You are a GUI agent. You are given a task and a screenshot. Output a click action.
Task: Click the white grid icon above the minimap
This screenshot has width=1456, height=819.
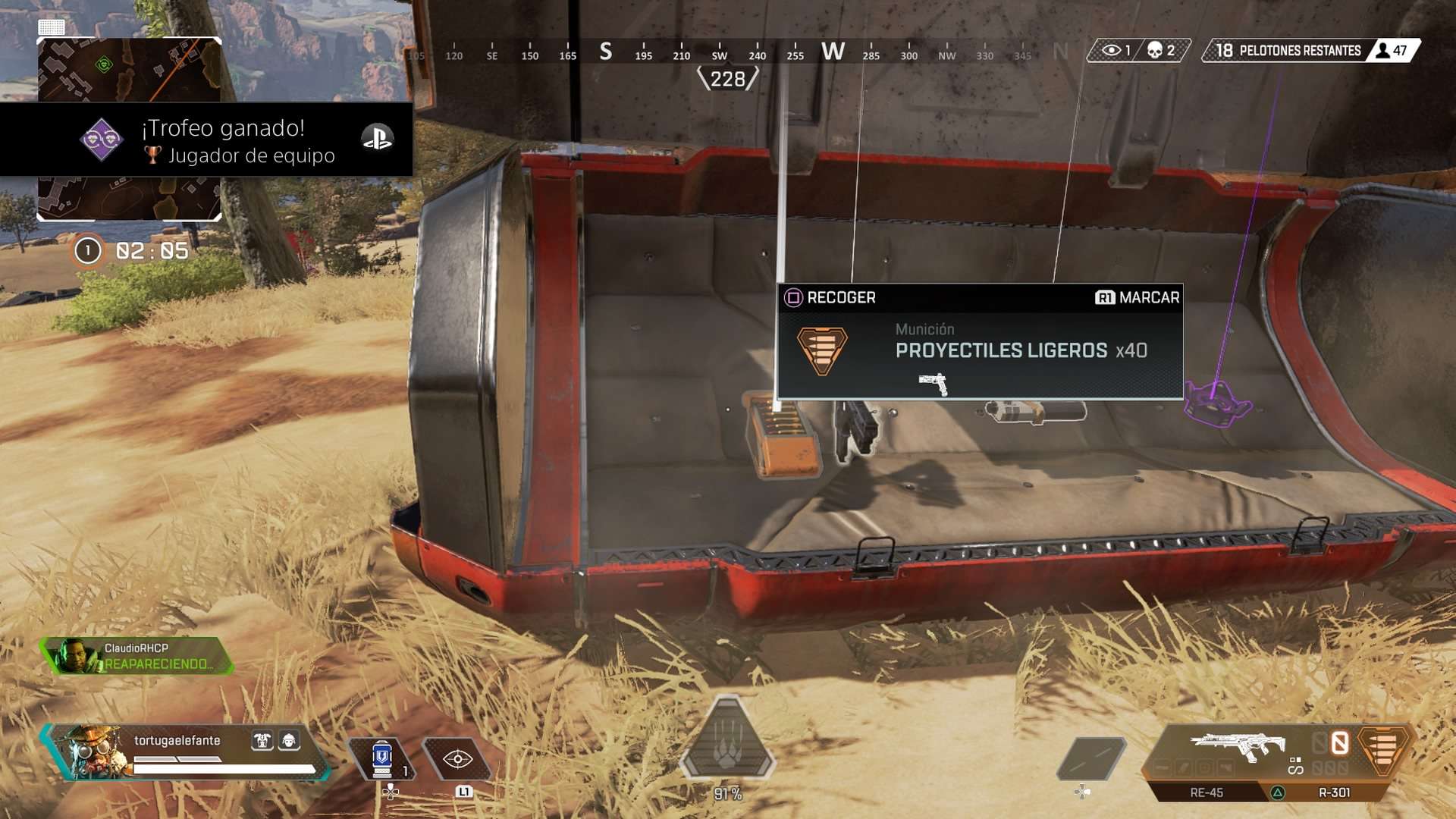point(52,28)
